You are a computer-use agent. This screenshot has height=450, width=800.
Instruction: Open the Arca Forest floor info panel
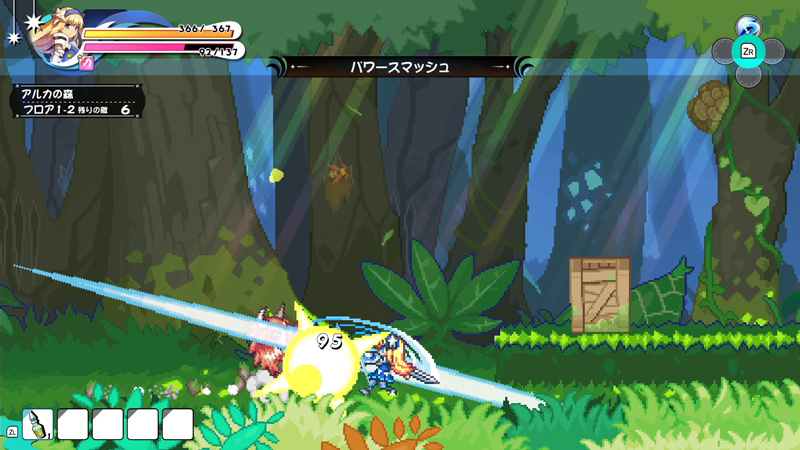77,101
